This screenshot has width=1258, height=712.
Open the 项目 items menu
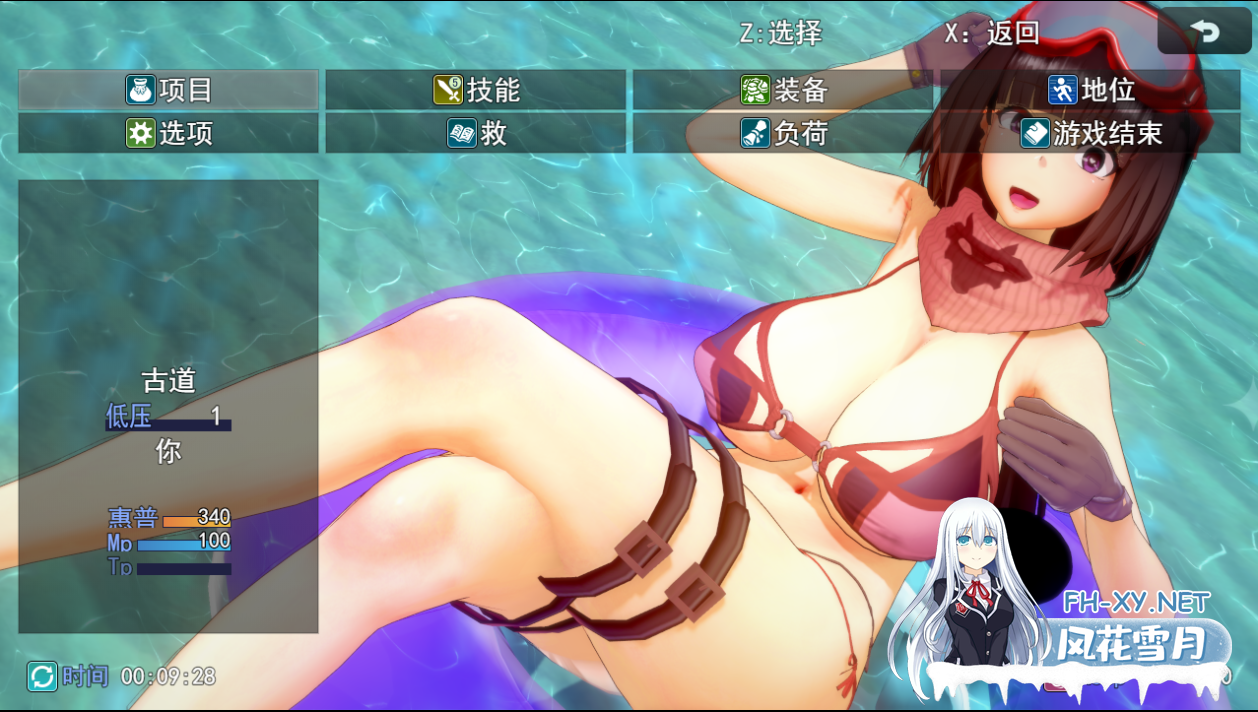[168, 90]
